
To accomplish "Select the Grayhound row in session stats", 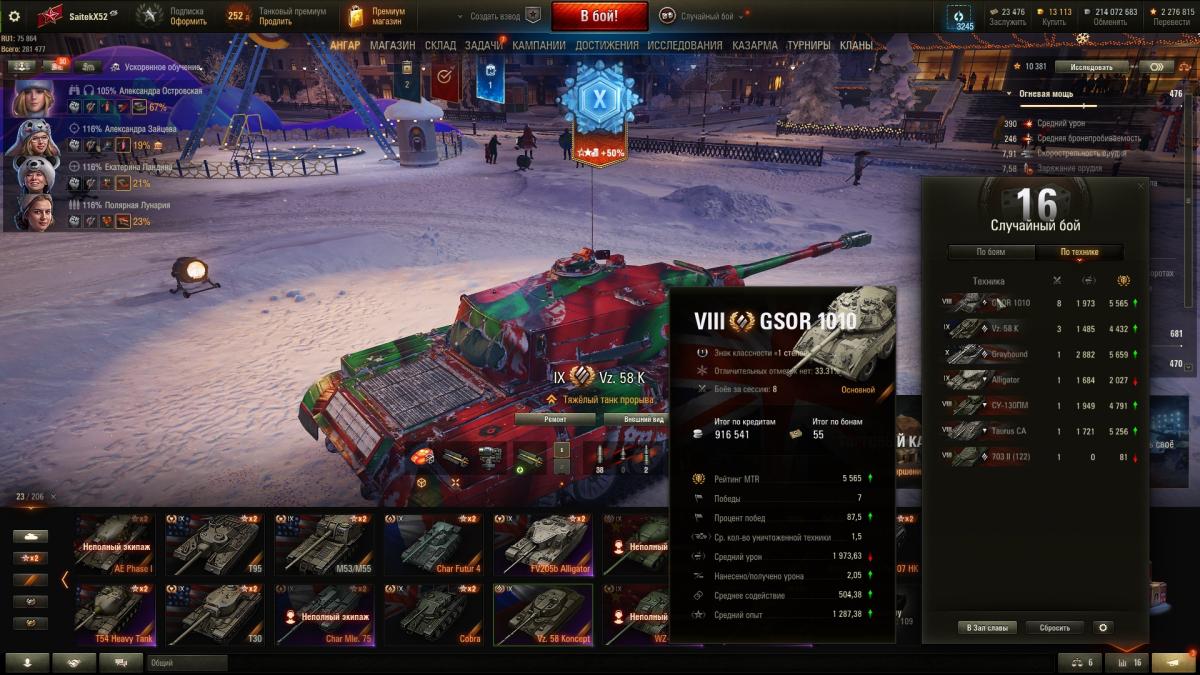I will point(1035,354).
